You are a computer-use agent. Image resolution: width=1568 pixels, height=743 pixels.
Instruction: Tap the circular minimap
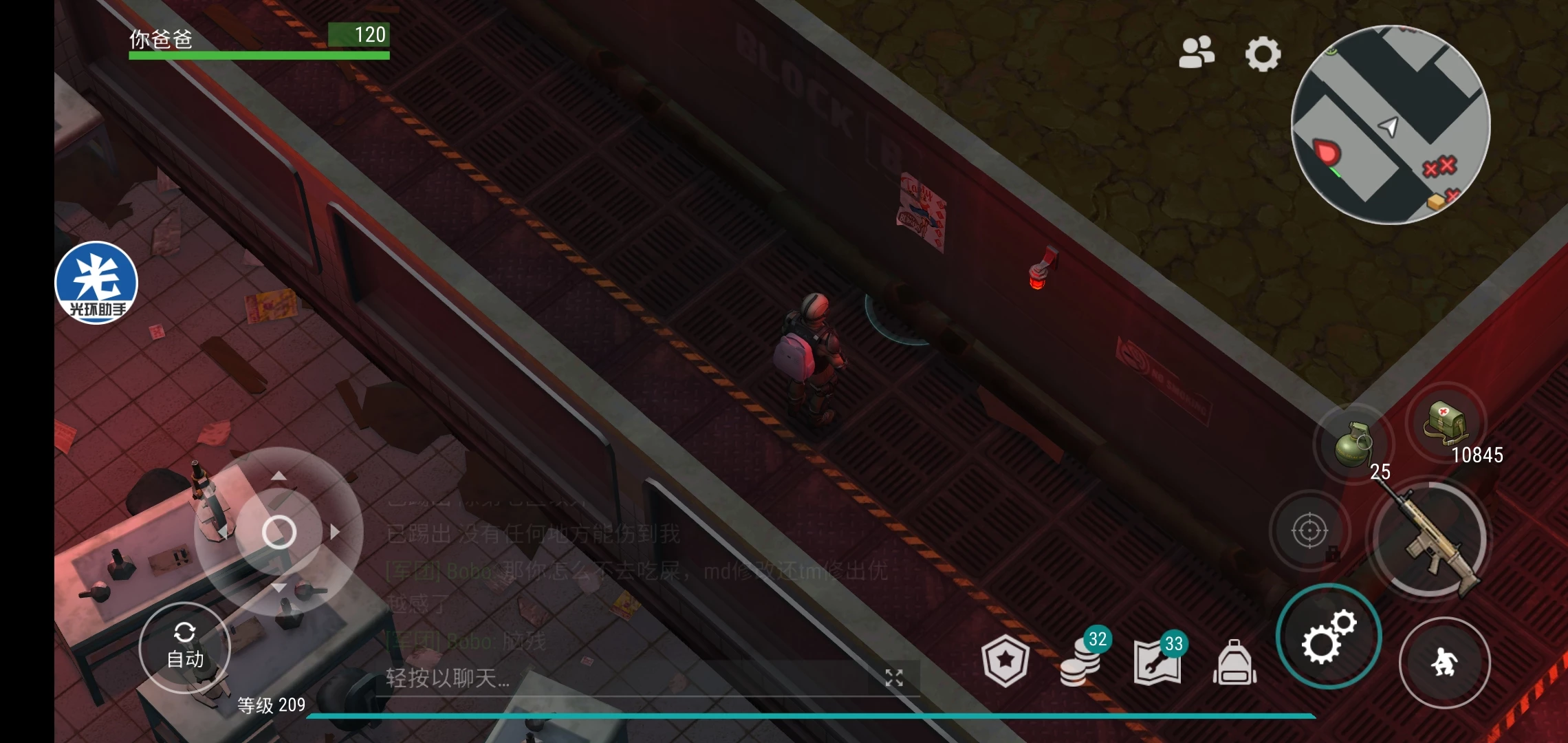pos(1391,125)
